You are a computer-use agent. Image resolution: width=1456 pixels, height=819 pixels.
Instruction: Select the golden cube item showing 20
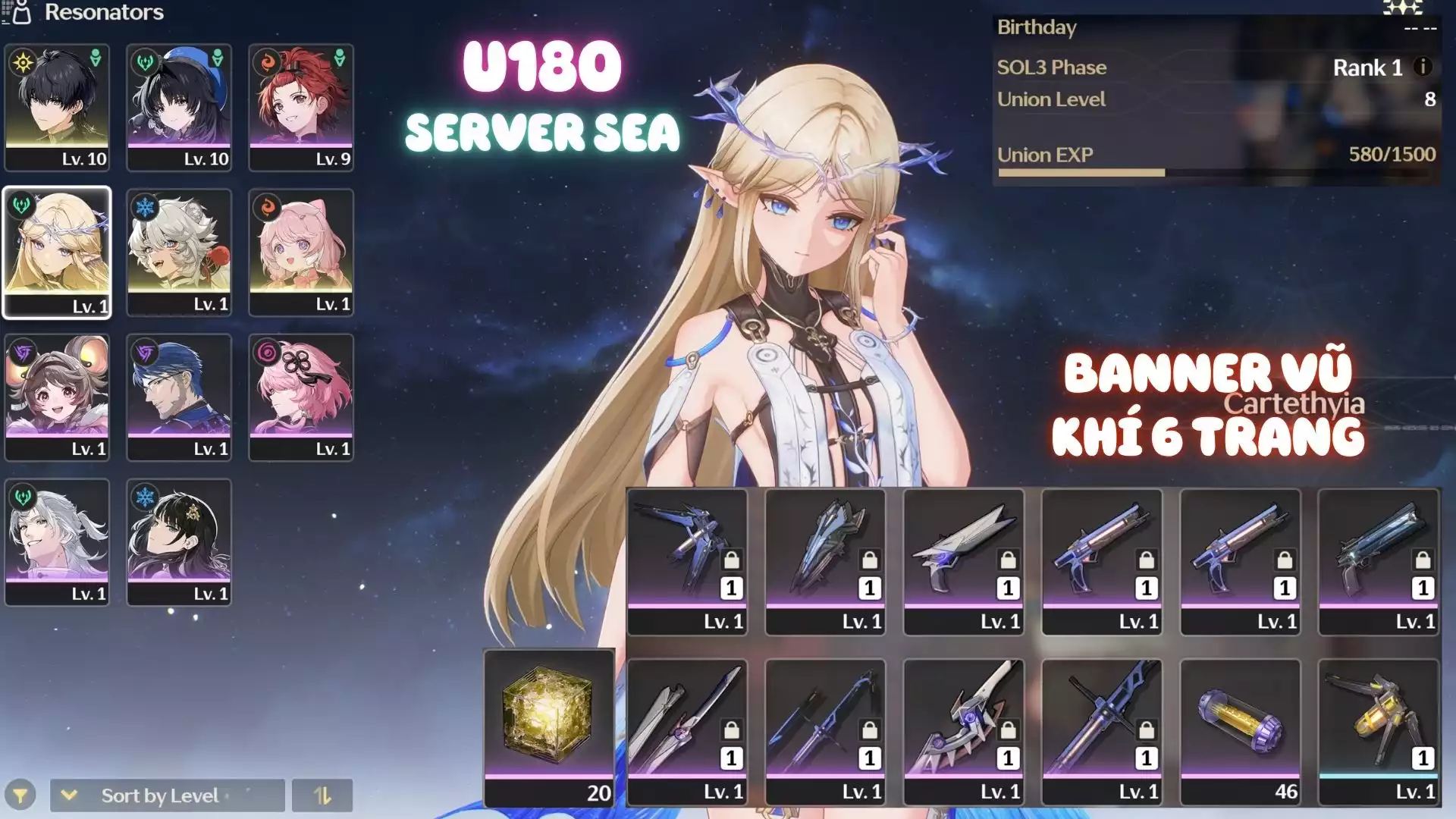(x=549, y=728)
